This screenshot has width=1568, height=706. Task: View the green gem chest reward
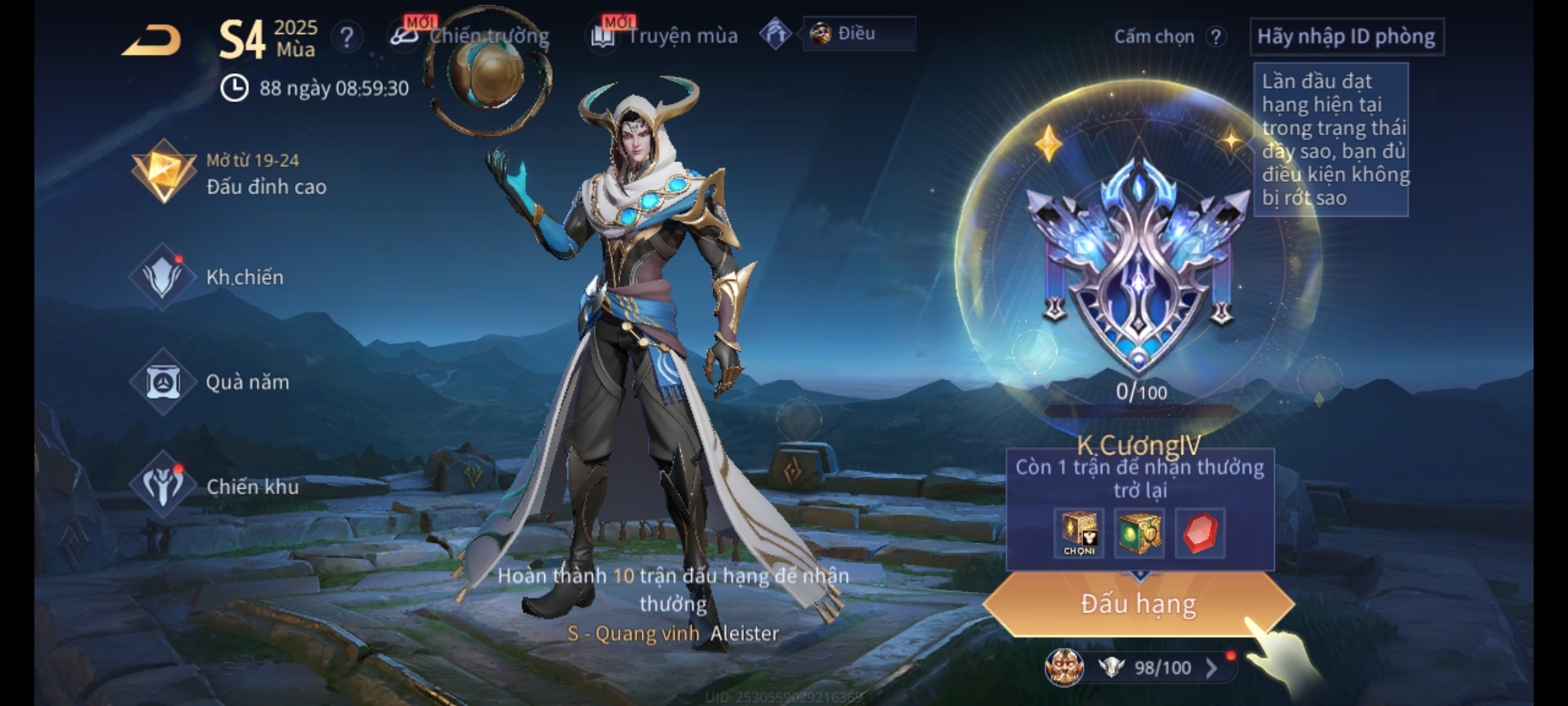[1139, 533]
